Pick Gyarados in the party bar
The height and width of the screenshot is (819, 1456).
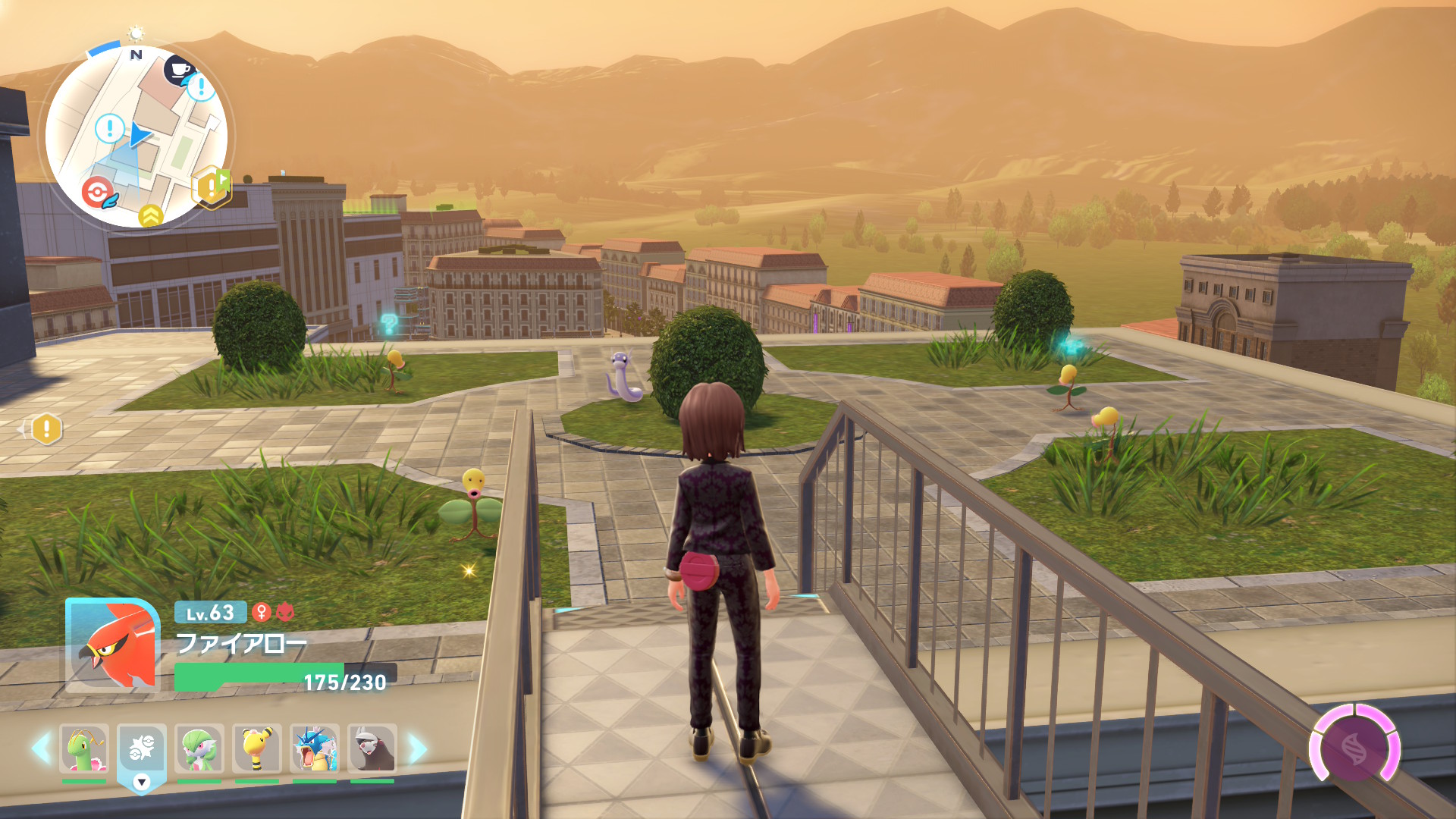coord(315,748)
